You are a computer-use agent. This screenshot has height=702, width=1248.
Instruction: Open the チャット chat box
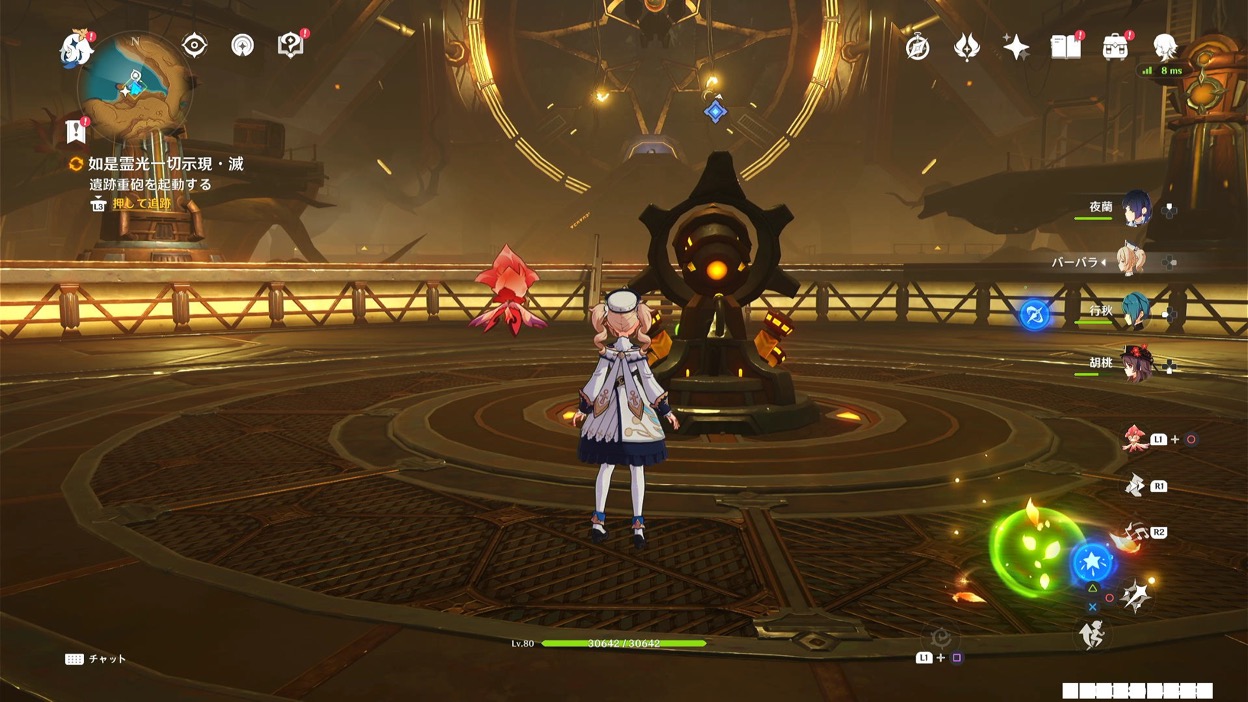[96, 659]
